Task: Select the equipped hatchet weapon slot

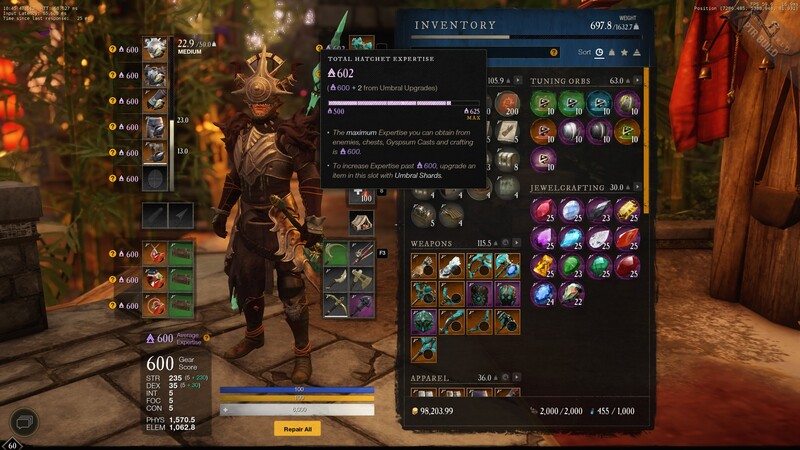Action: point(362,48)
